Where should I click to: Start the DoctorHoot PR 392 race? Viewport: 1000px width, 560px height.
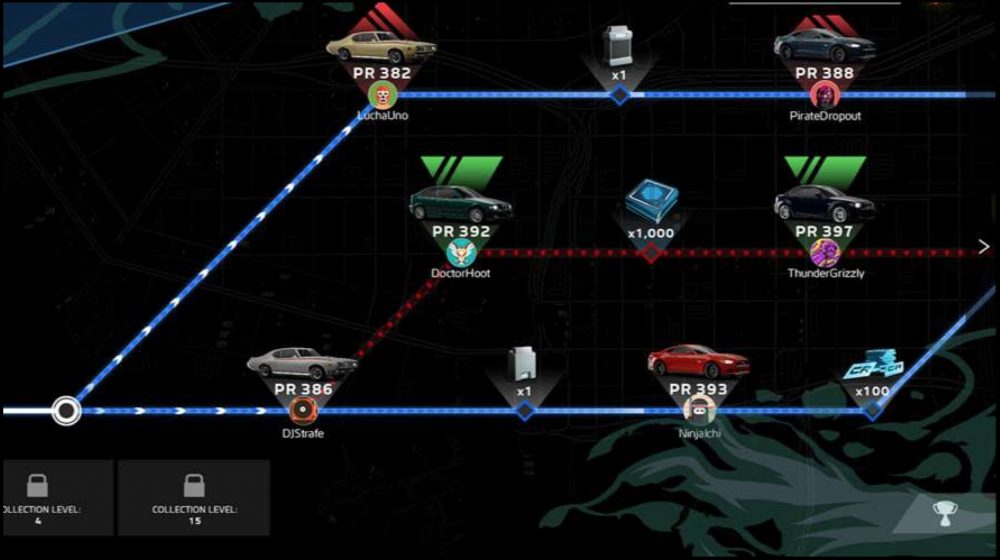(461, 228)
